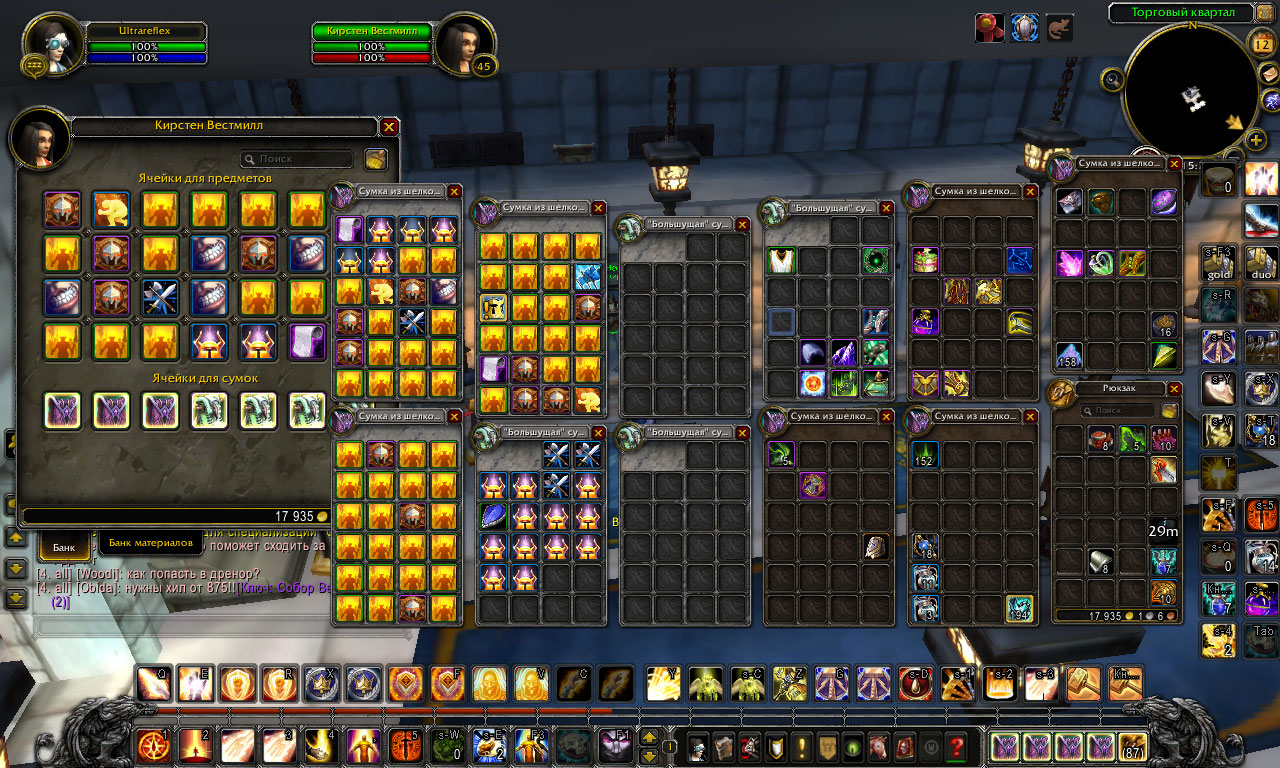Zoom in the minimap with plus button

tap(1256, 140)
